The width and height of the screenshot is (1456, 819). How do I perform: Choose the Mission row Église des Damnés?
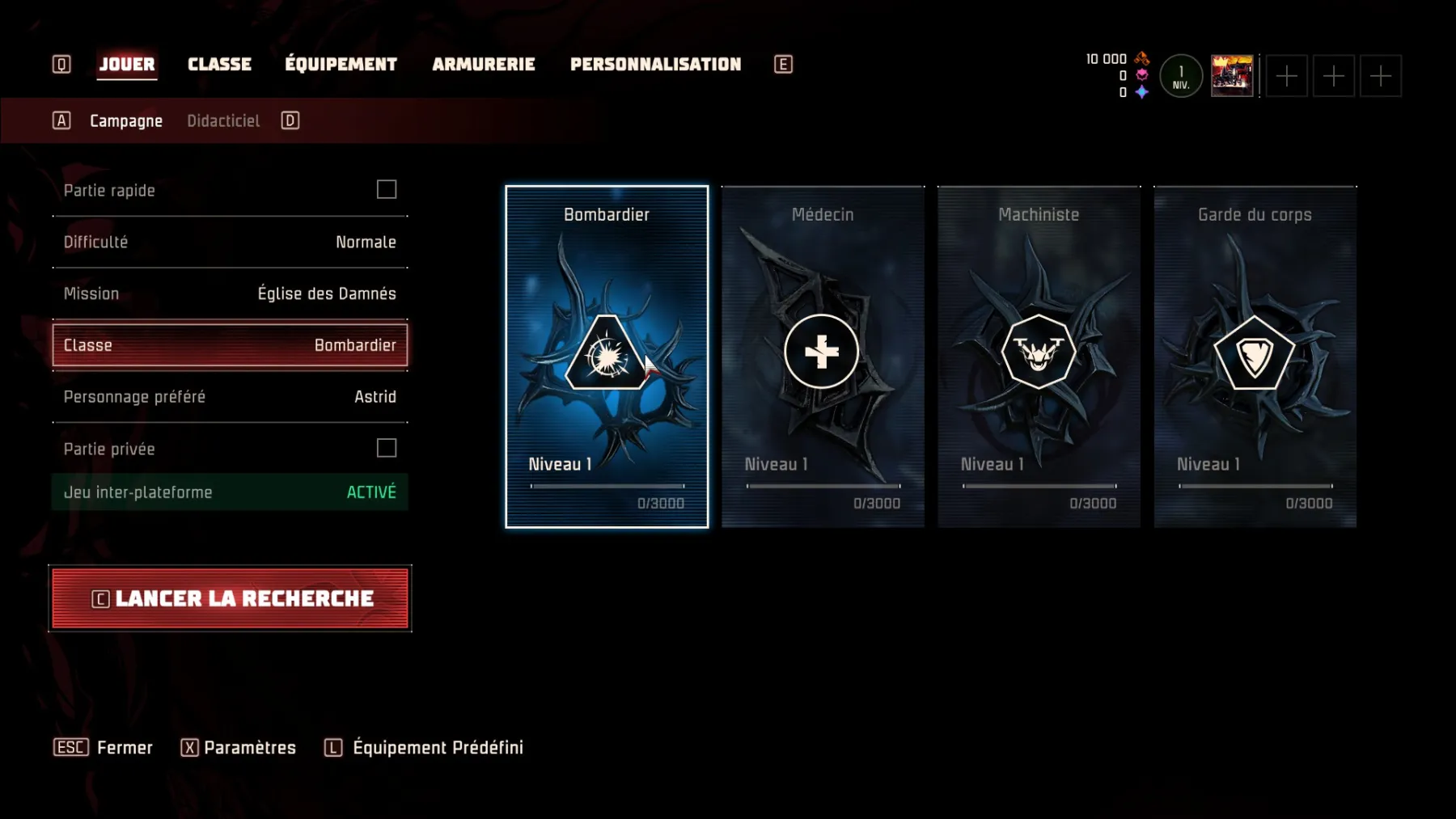coord(230,294)
